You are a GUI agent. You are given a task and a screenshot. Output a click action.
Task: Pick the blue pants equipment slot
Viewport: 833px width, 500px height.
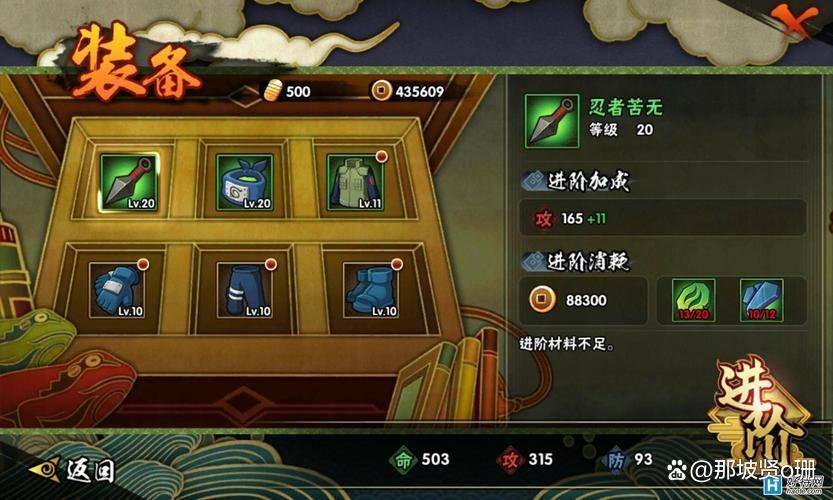[x=245, y=291]
